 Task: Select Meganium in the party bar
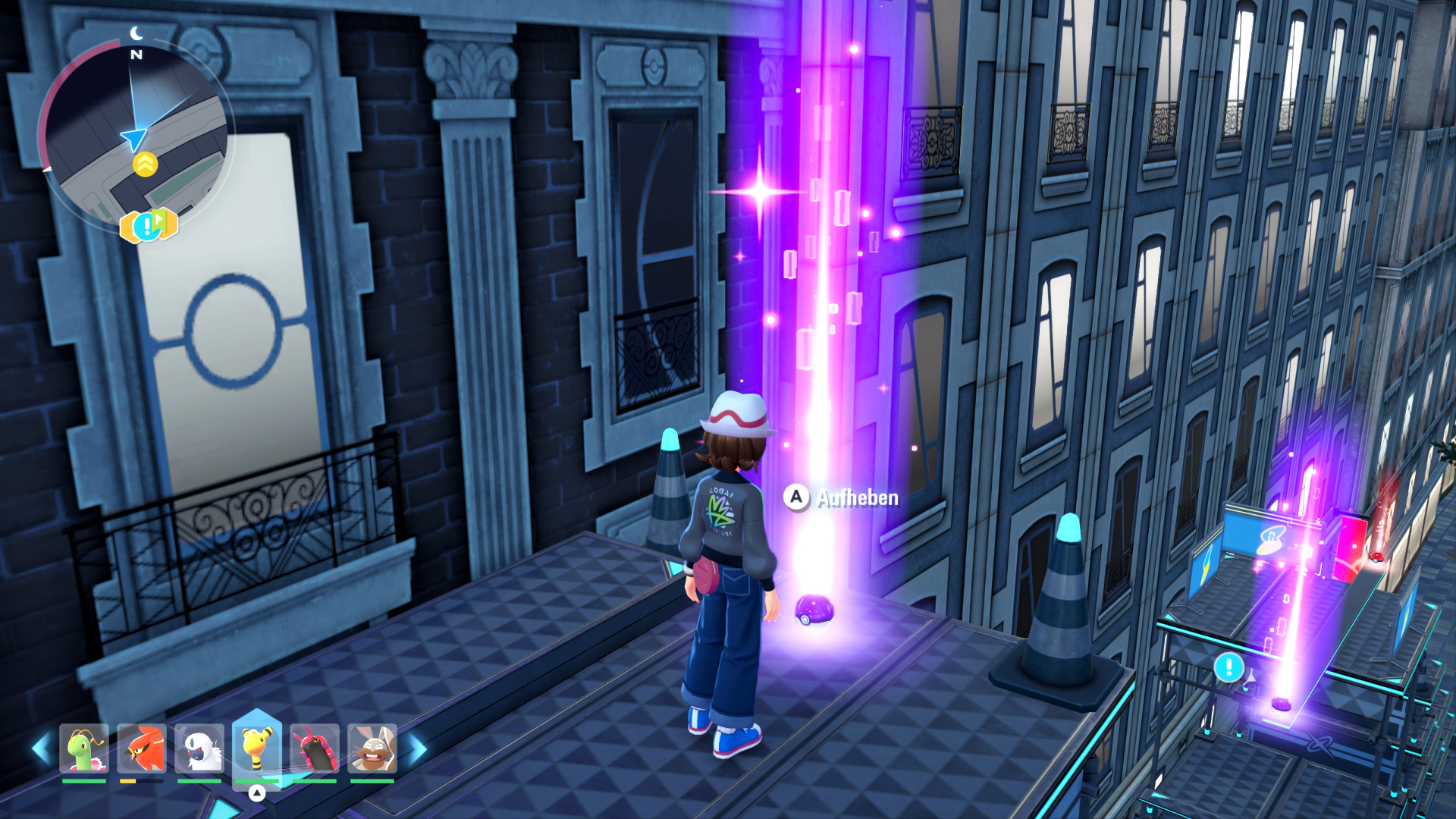[84, 749]
